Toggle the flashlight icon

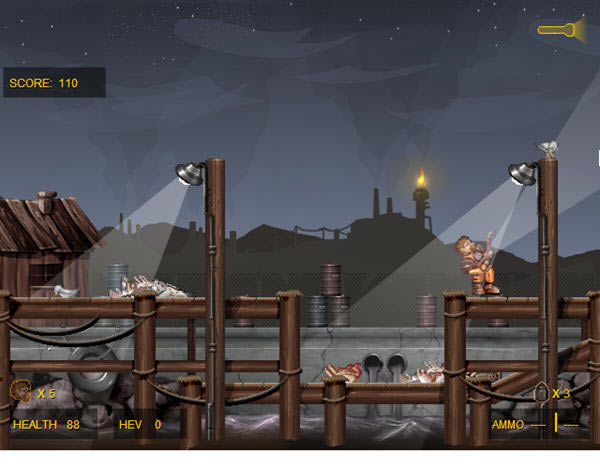tap(563, 29)
